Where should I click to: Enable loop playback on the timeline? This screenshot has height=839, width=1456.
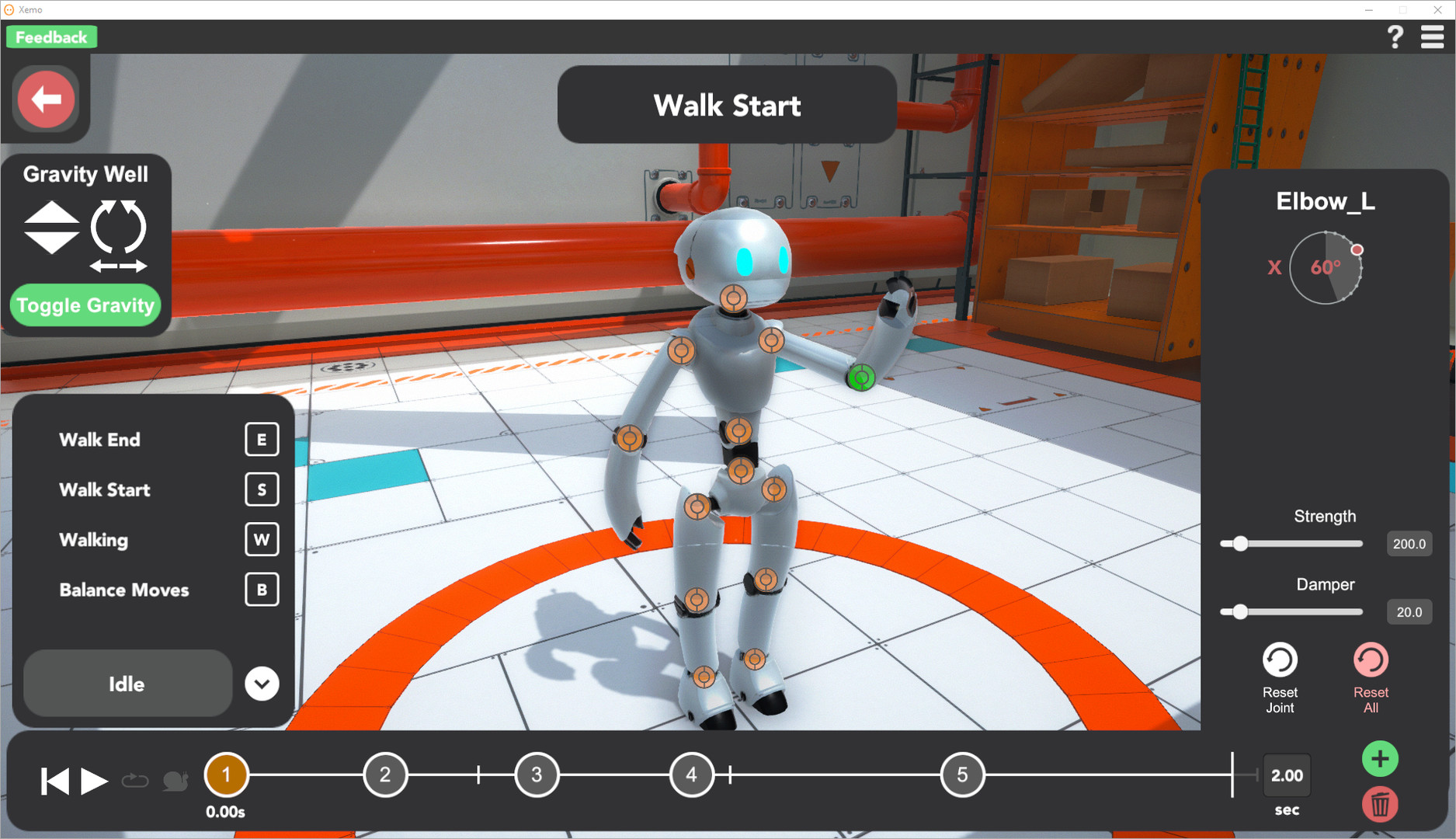pos(135,780)
